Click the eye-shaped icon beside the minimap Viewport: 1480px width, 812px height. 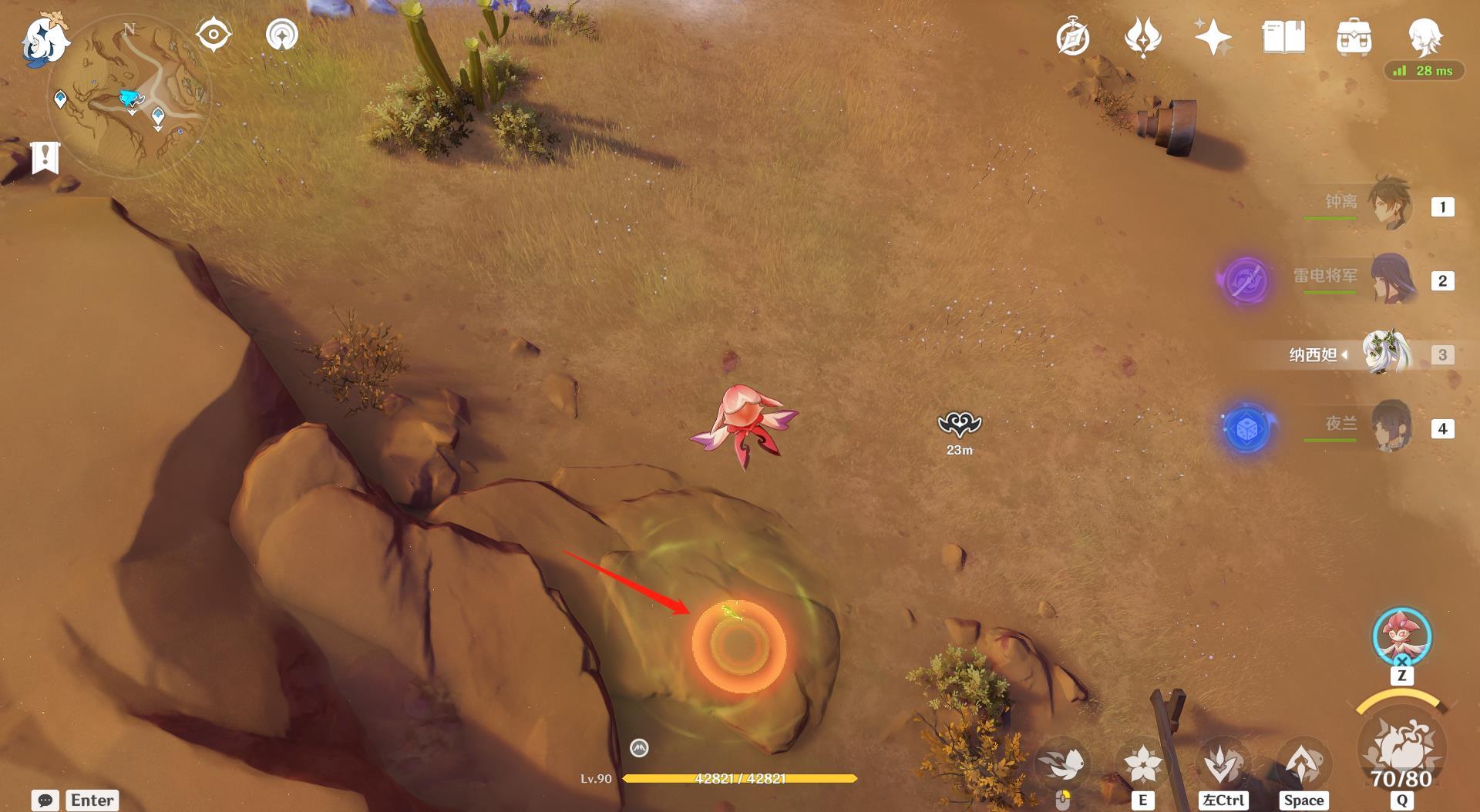214,35
